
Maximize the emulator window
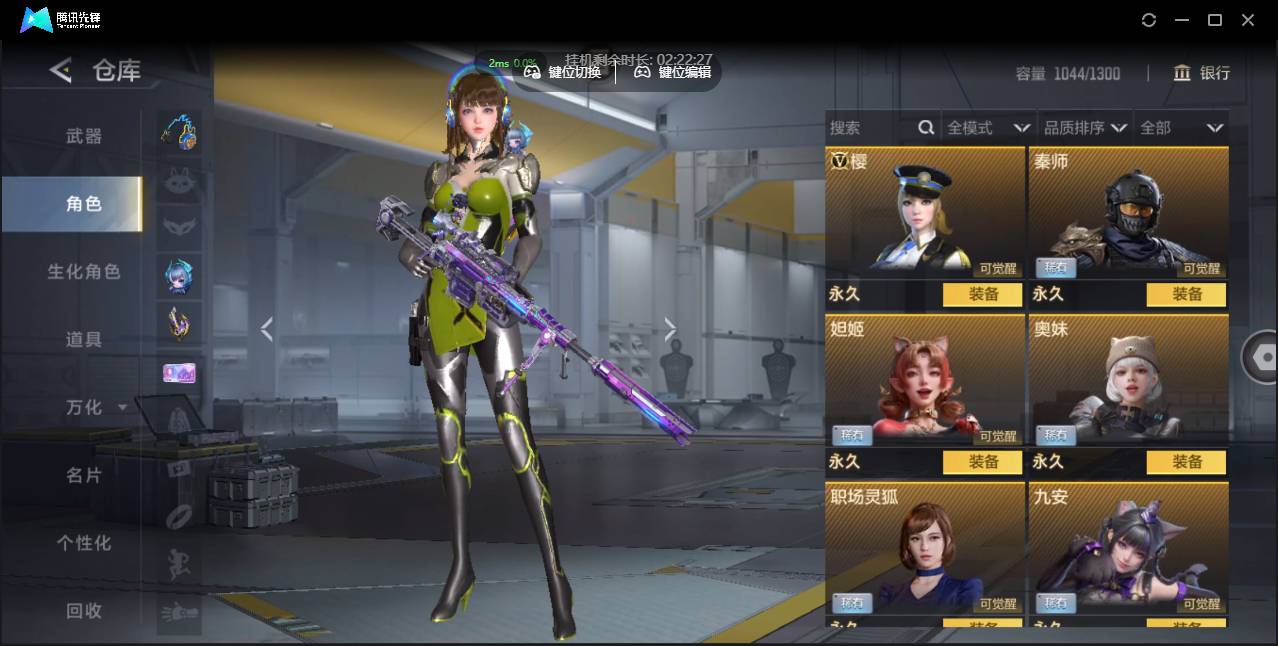(x=1215, y=20)
